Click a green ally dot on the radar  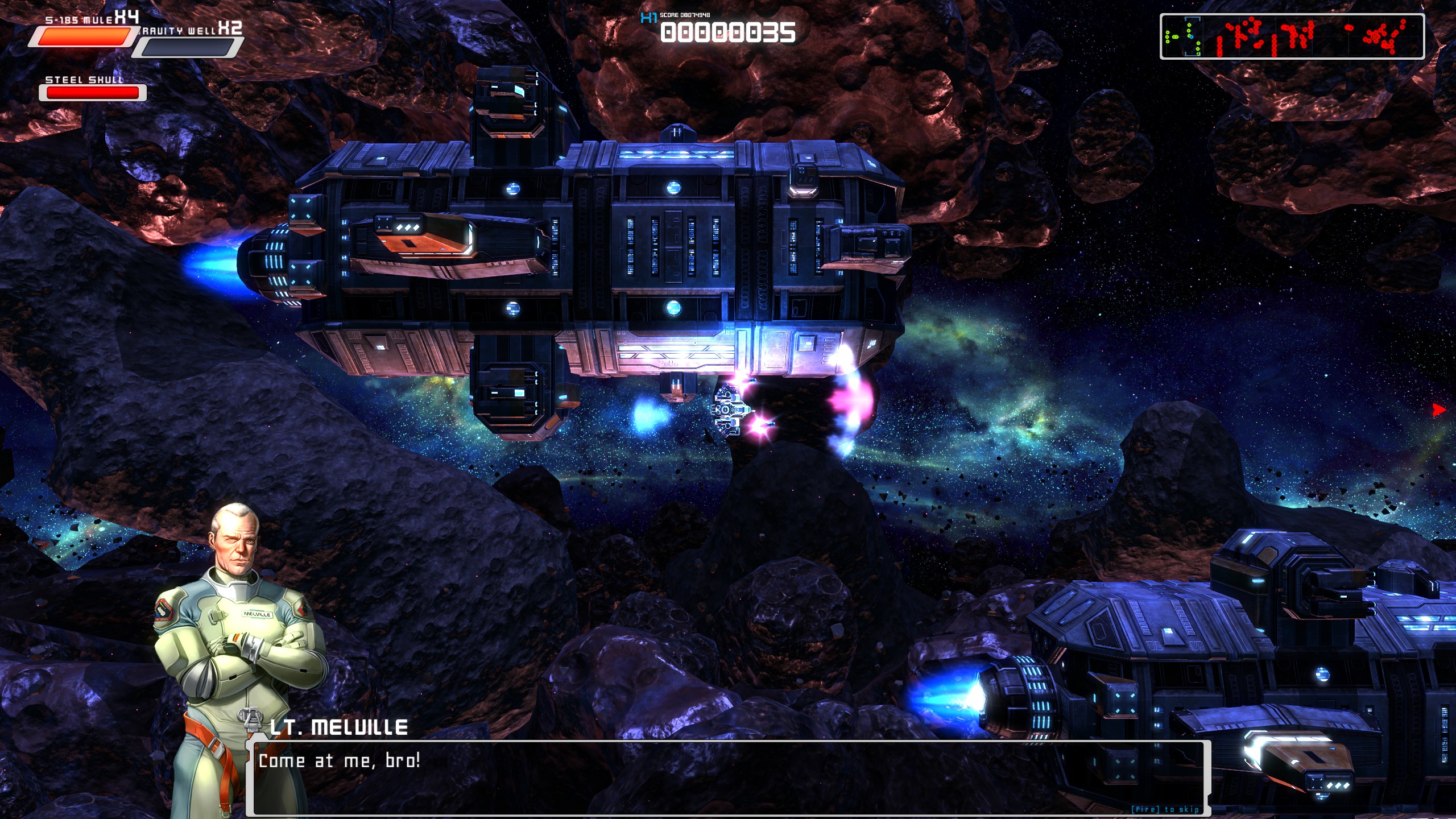point(1168,32)
